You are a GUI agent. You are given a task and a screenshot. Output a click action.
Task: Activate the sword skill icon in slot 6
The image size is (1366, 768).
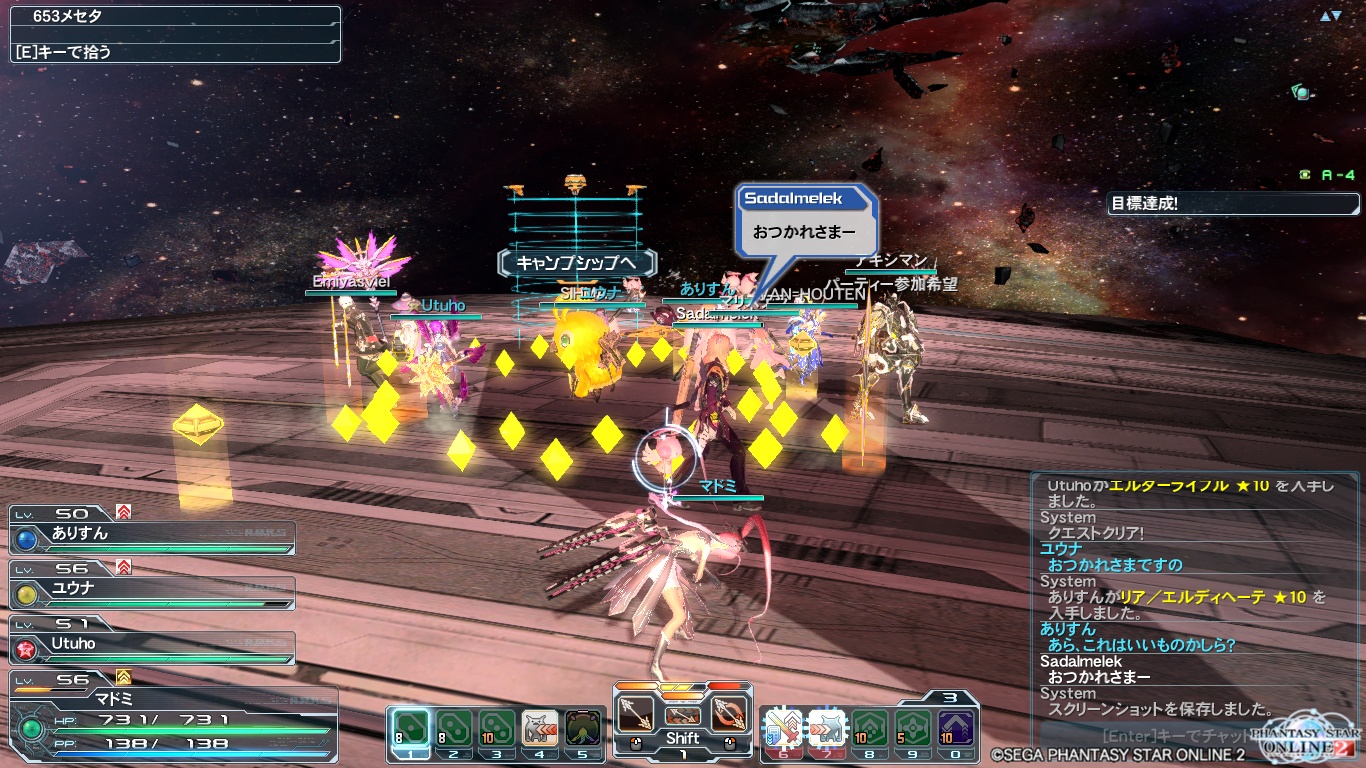(x=783, y=728)
